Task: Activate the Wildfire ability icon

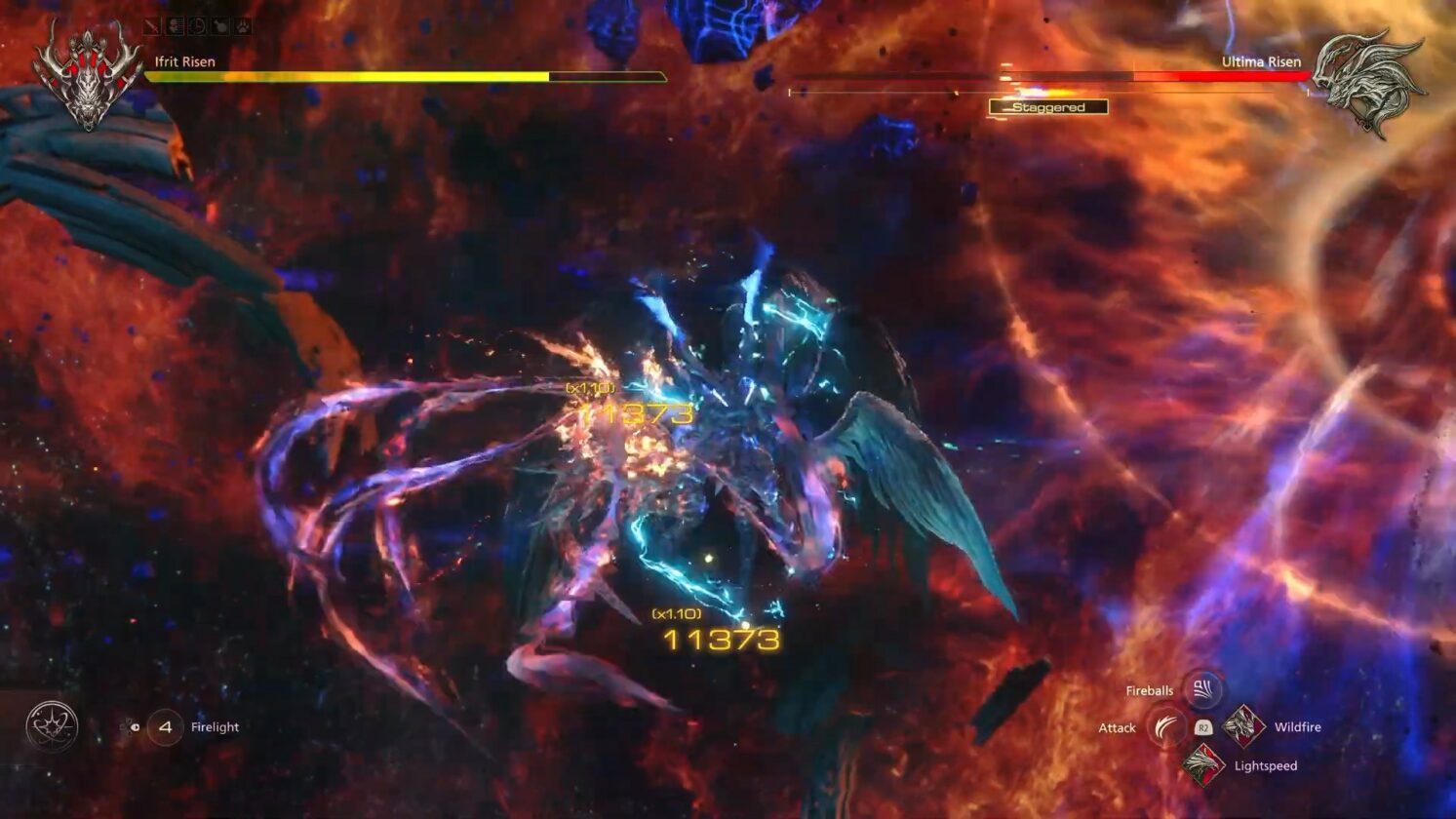Action: (1244, 727)
